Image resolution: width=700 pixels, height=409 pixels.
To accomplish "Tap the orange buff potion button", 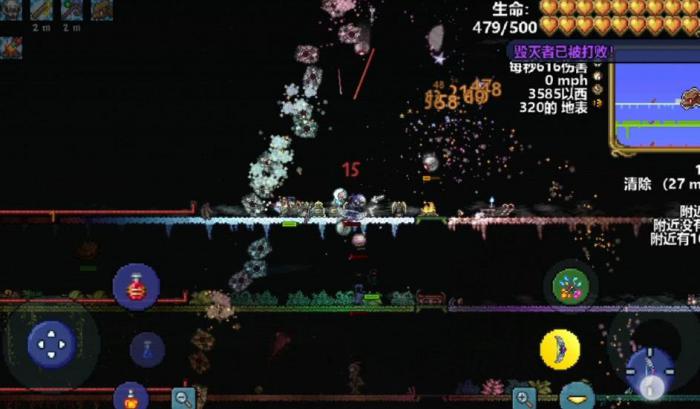I will point(131,396).
